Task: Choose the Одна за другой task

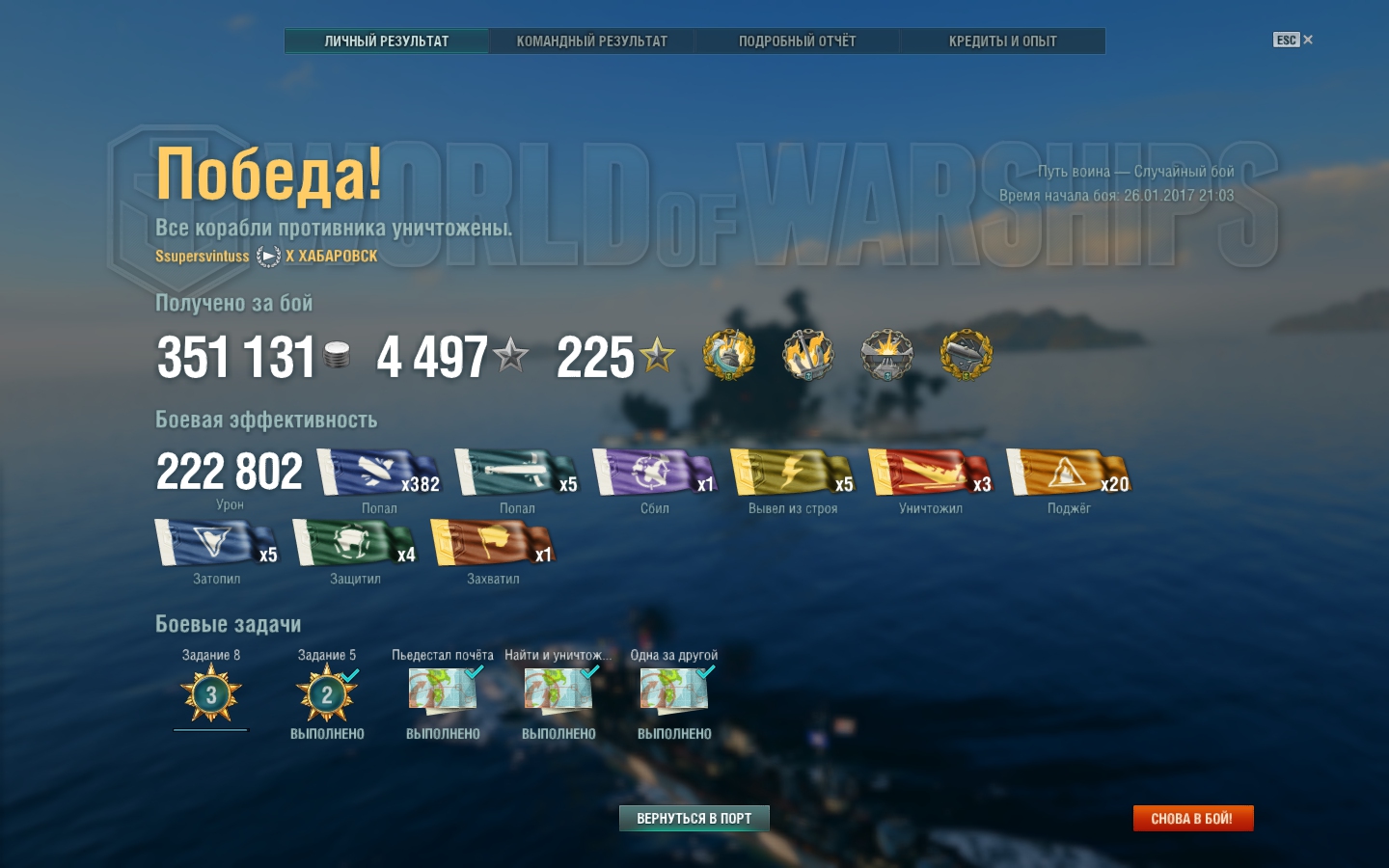Action: [674, 691]
